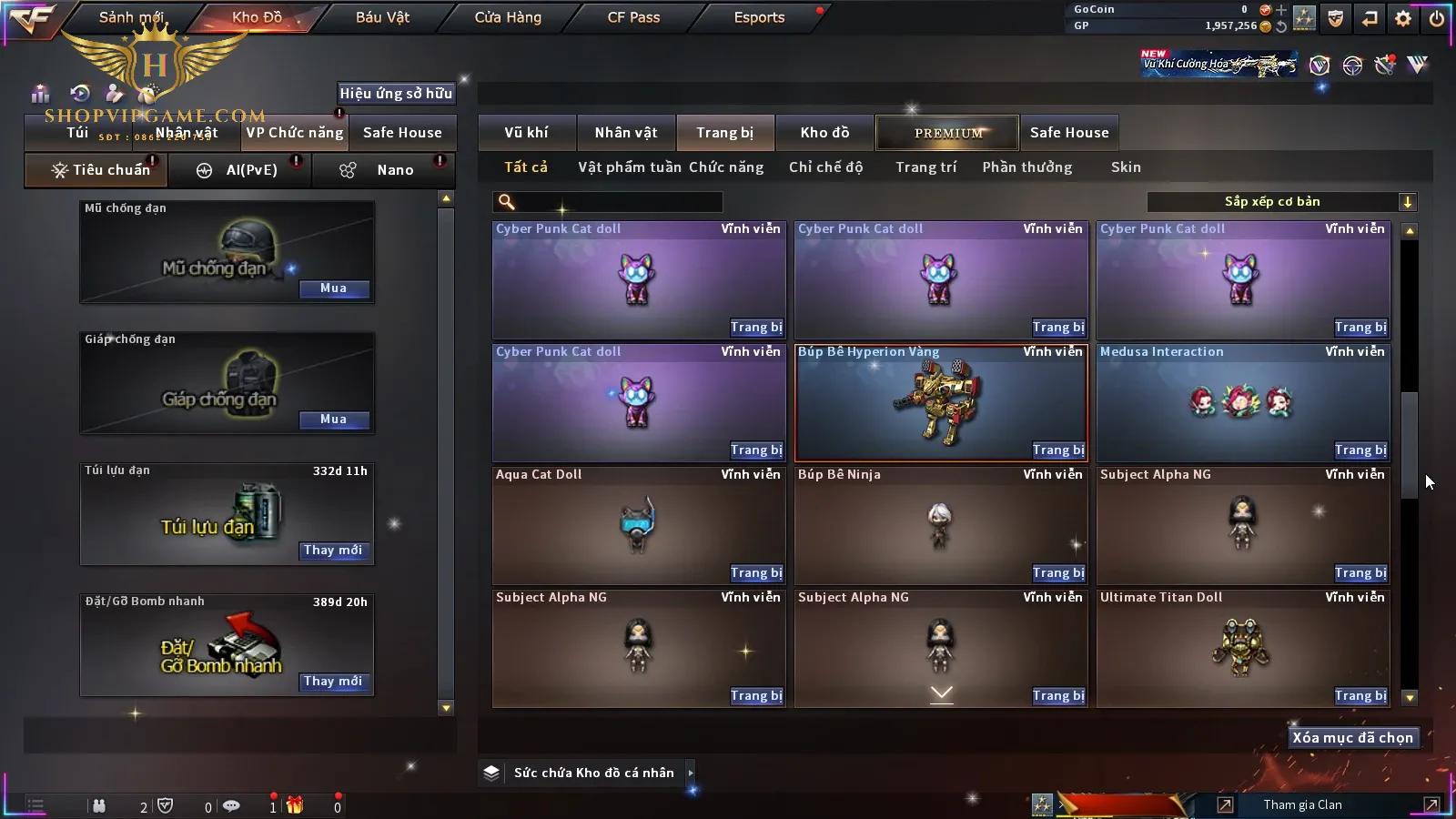The width and height of the screenshot is (1456, 819).
Task: Click Tham gia Clan button
Action: click(1302, 804)
